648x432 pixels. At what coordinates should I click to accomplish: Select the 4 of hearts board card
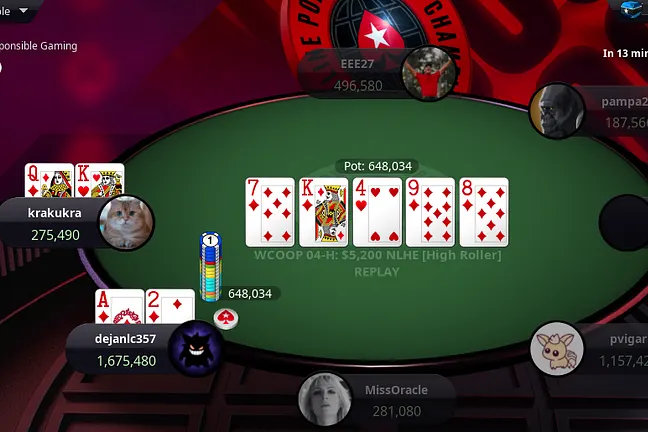(377, 212)
